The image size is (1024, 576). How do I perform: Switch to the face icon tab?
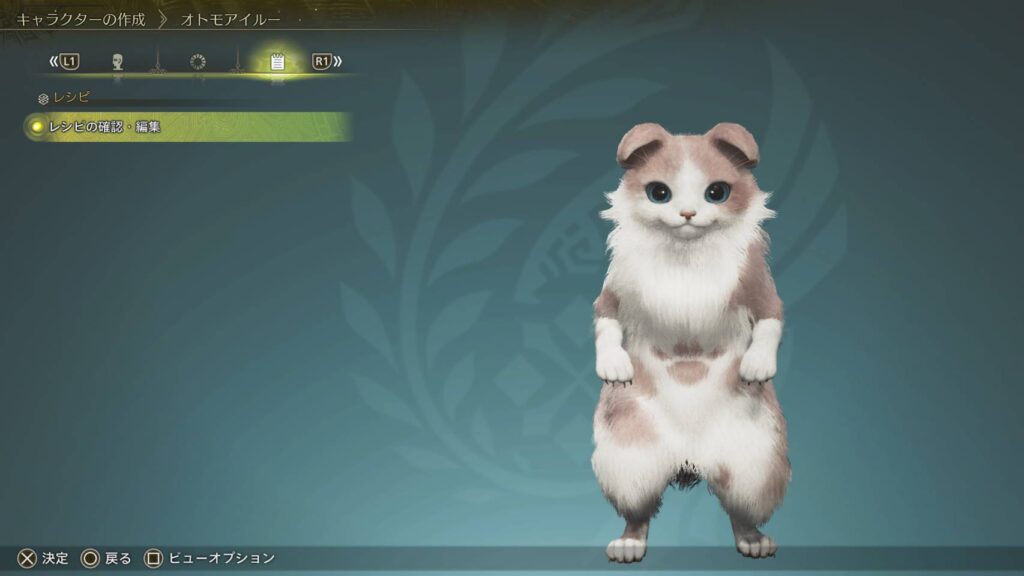pos(117,62)
